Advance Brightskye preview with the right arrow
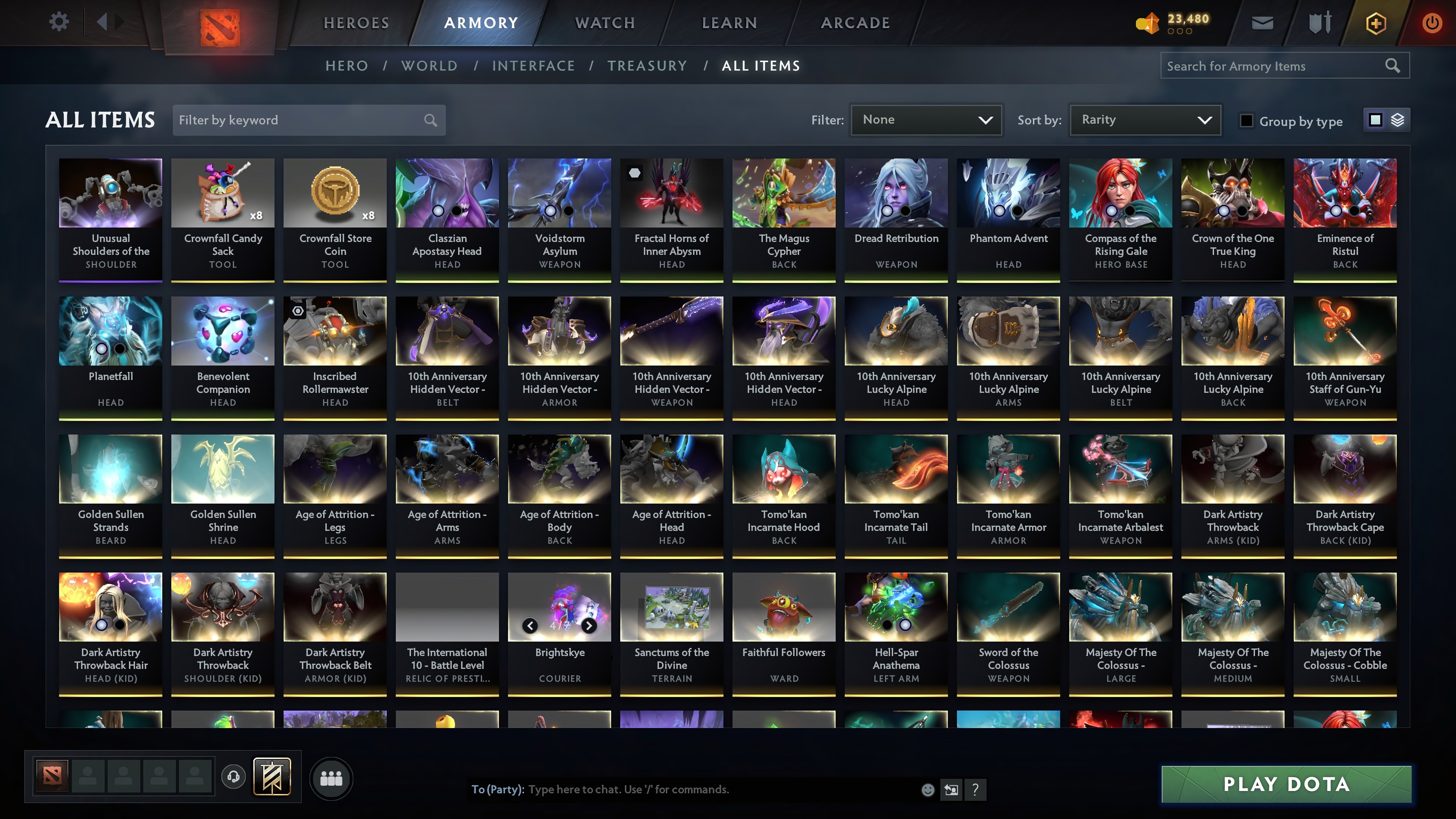Screen dimensions: 1456x819 click(588, 626)
